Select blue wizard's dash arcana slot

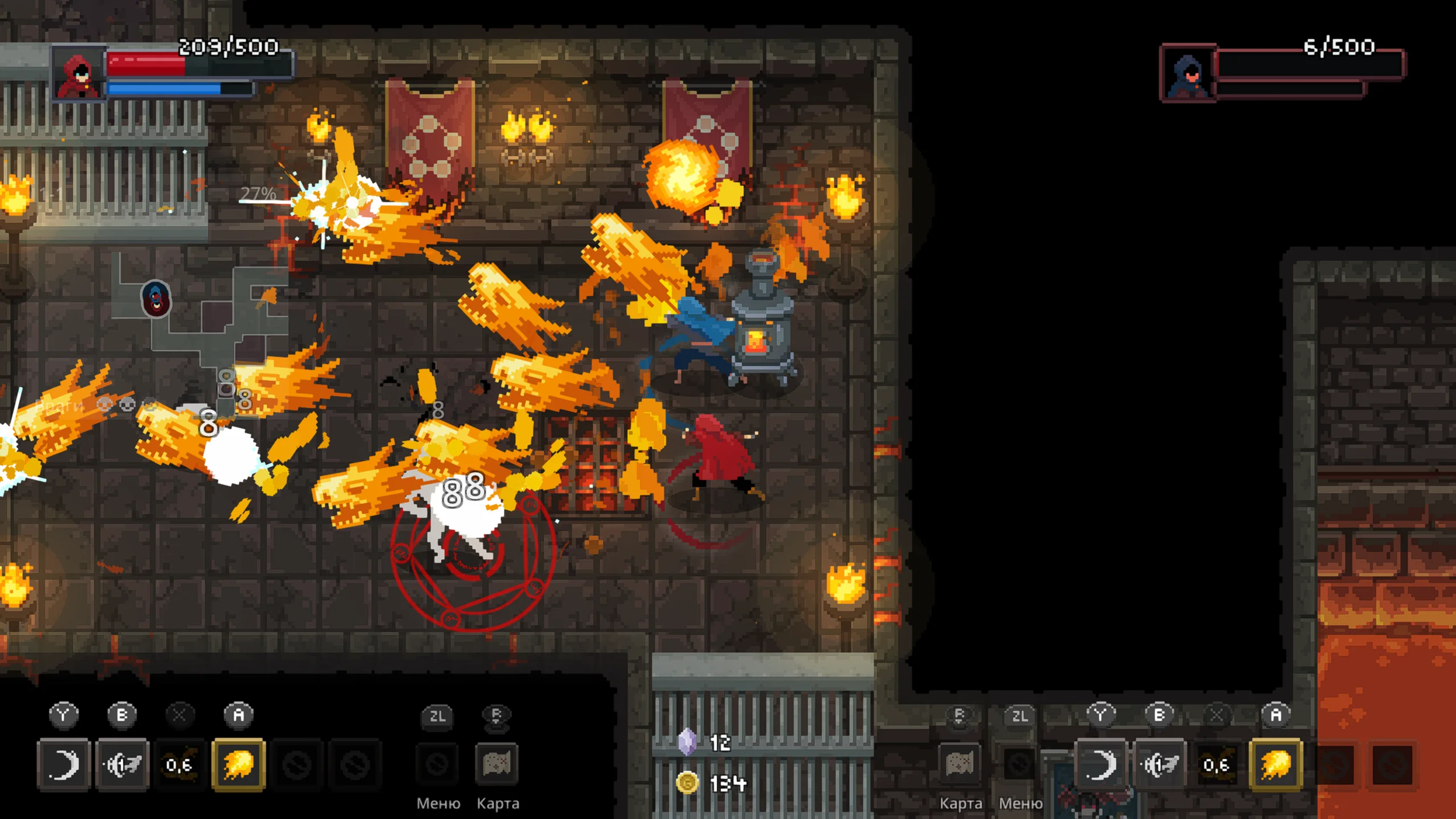point(1160,764)
